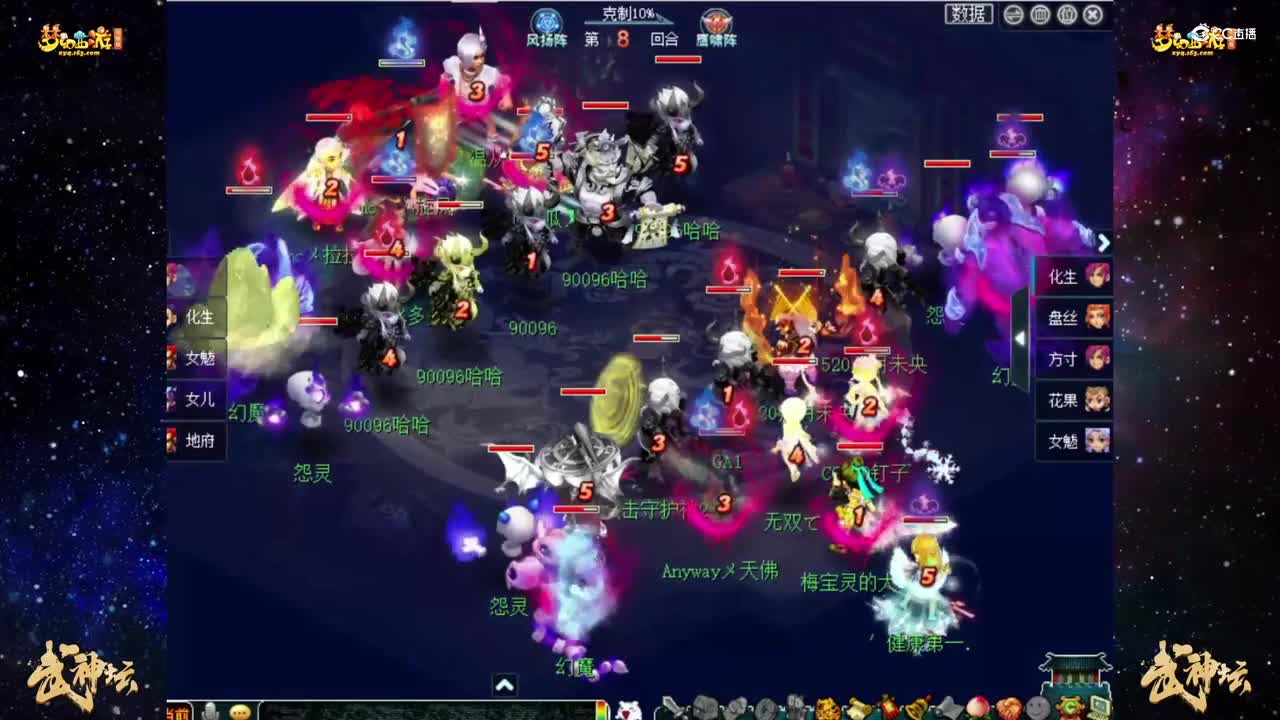Click inside the chat input field at the bottom
The width and height of the screenshot is (1280, 720).
pos(420,710)
